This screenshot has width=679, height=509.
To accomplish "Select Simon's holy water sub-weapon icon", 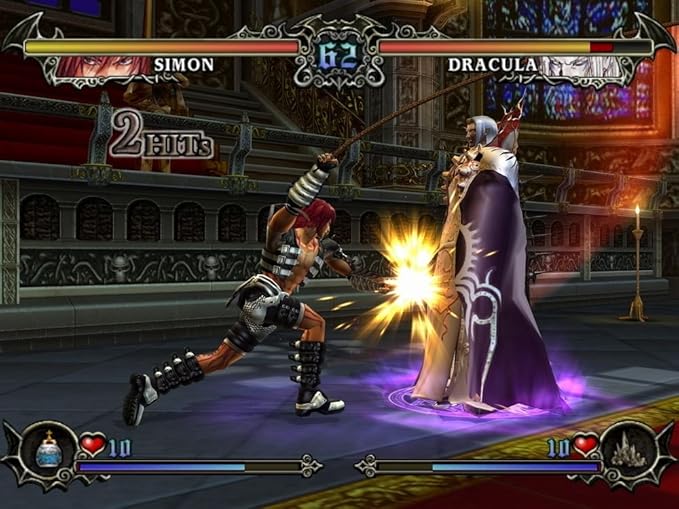I will pyautogui.click(x=48, y=451).
